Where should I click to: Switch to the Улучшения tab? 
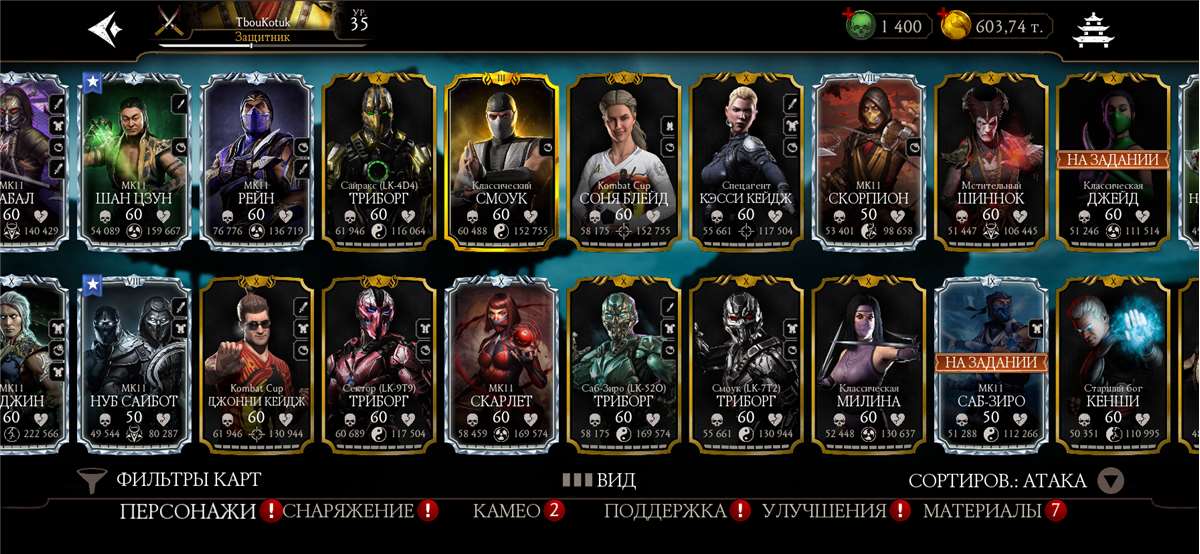824,511
